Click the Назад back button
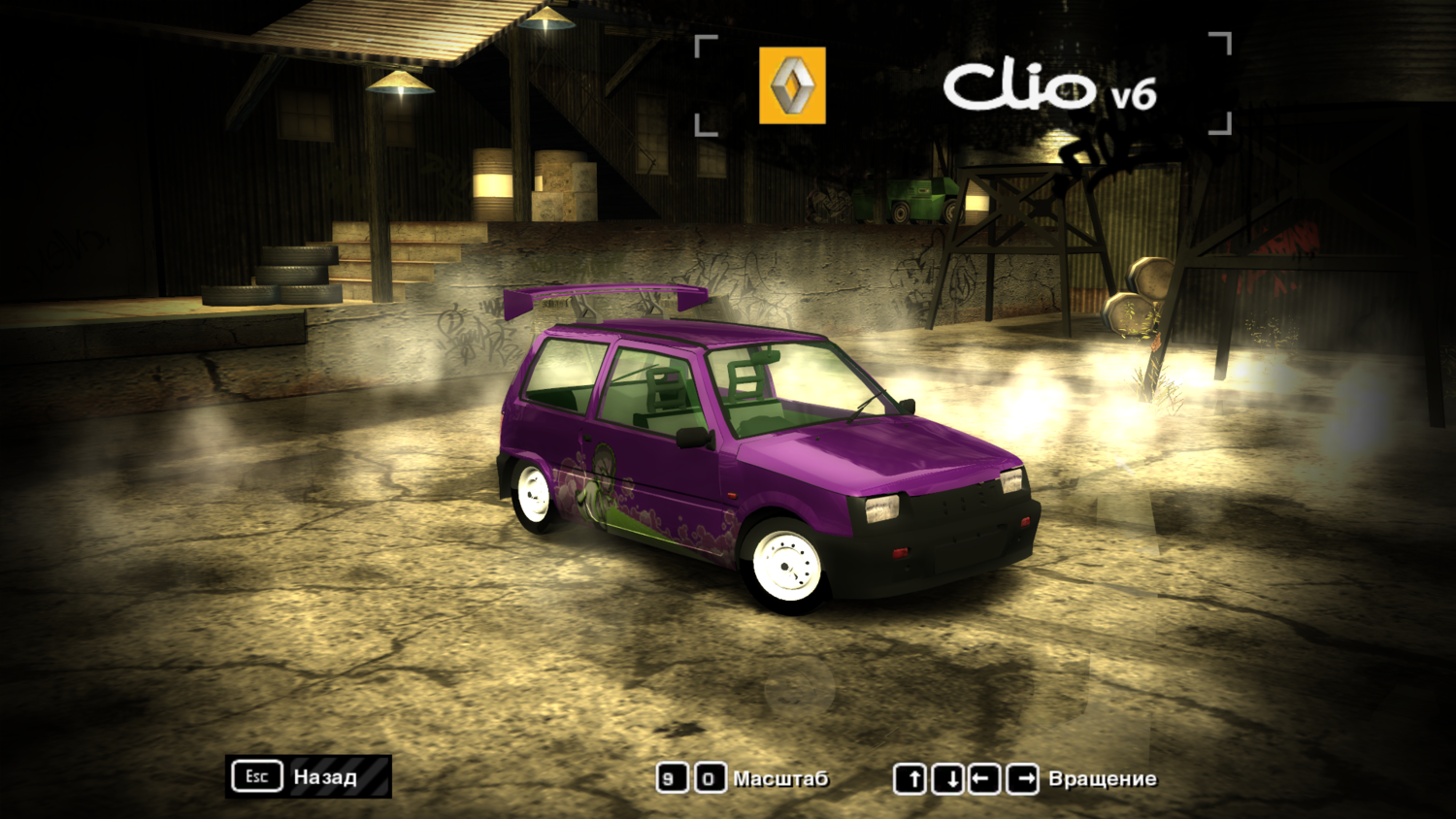Viewport: 1456px width, 819px height. 323,777
